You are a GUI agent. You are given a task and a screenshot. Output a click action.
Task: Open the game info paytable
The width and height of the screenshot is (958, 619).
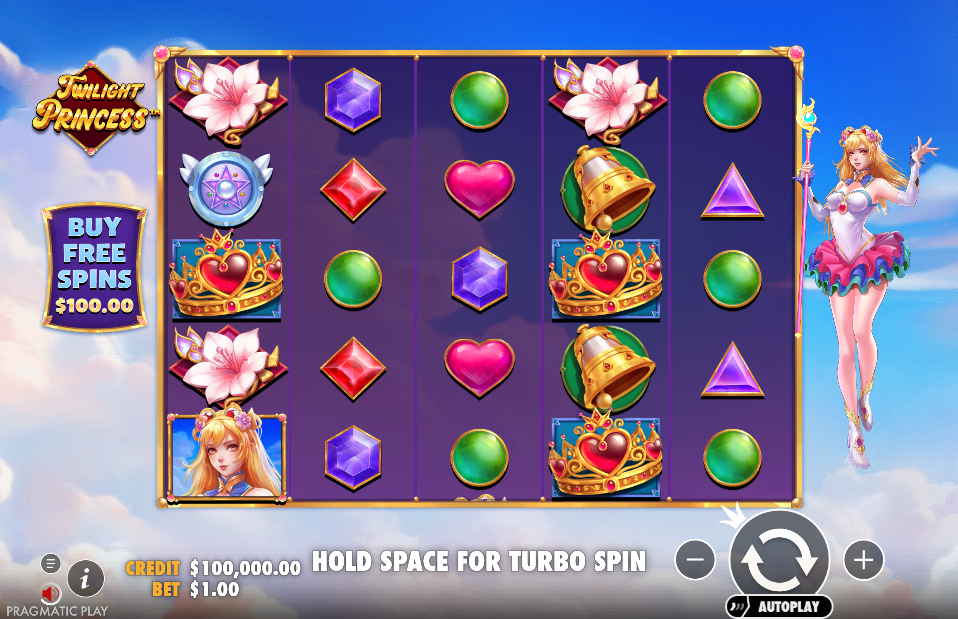pos(86,577)
